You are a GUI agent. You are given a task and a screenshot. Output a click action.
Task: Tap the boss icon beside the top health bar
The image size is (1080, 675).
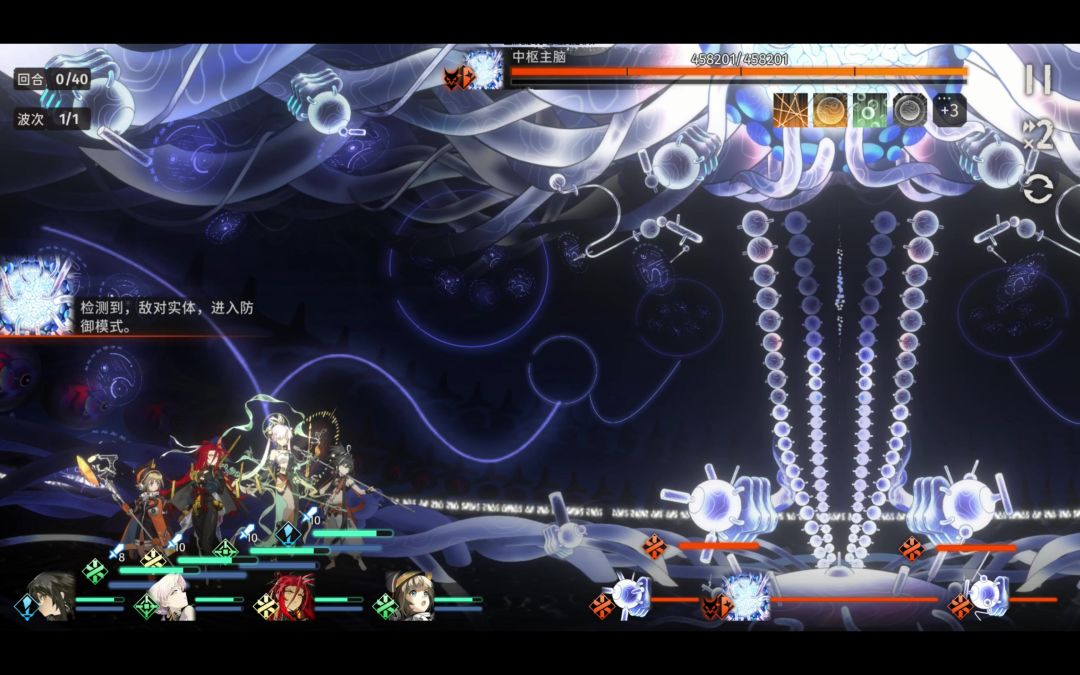pyautogui.click(x=483, y=70)
